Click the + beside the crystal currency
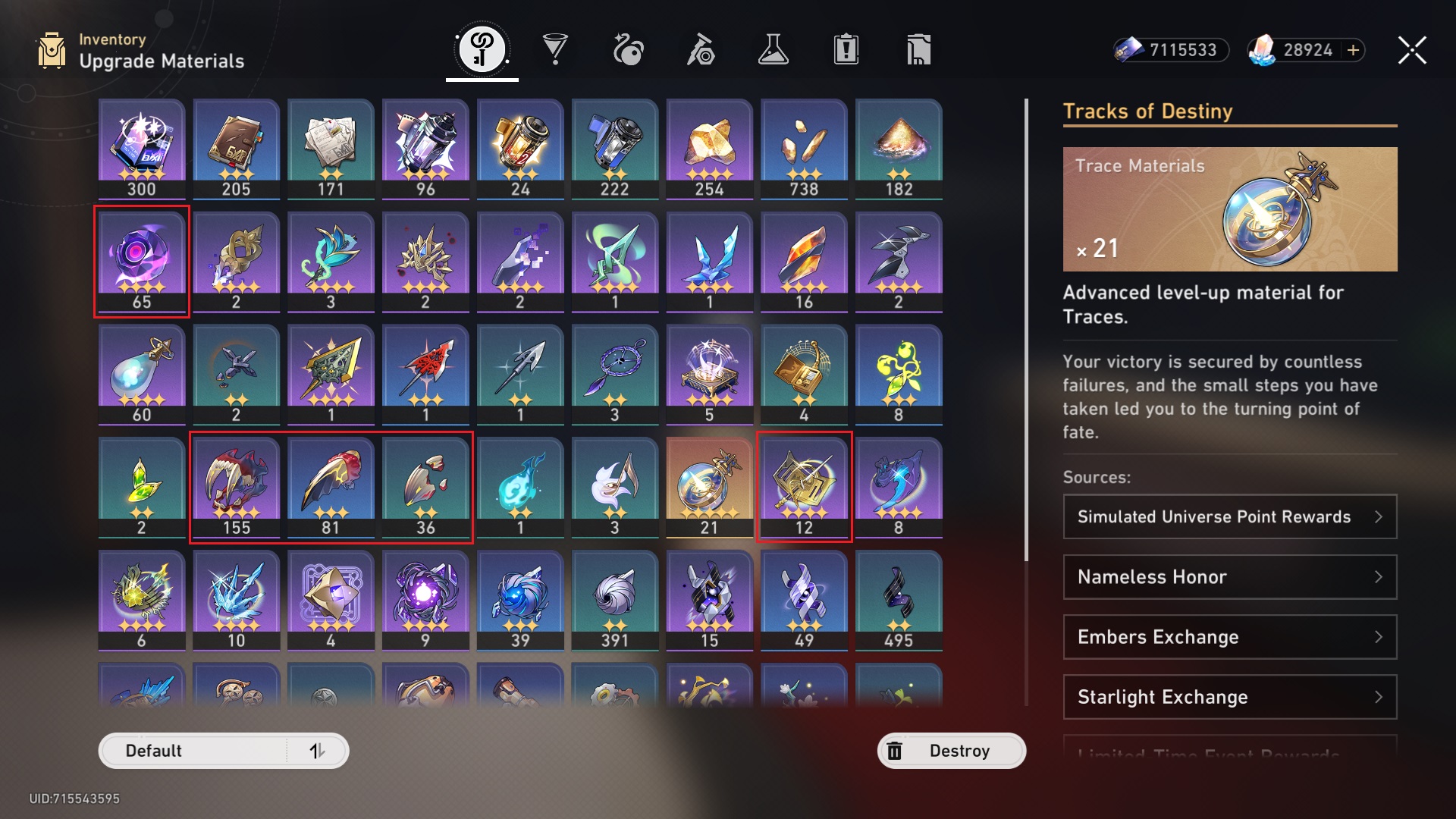 point(1353,50)
